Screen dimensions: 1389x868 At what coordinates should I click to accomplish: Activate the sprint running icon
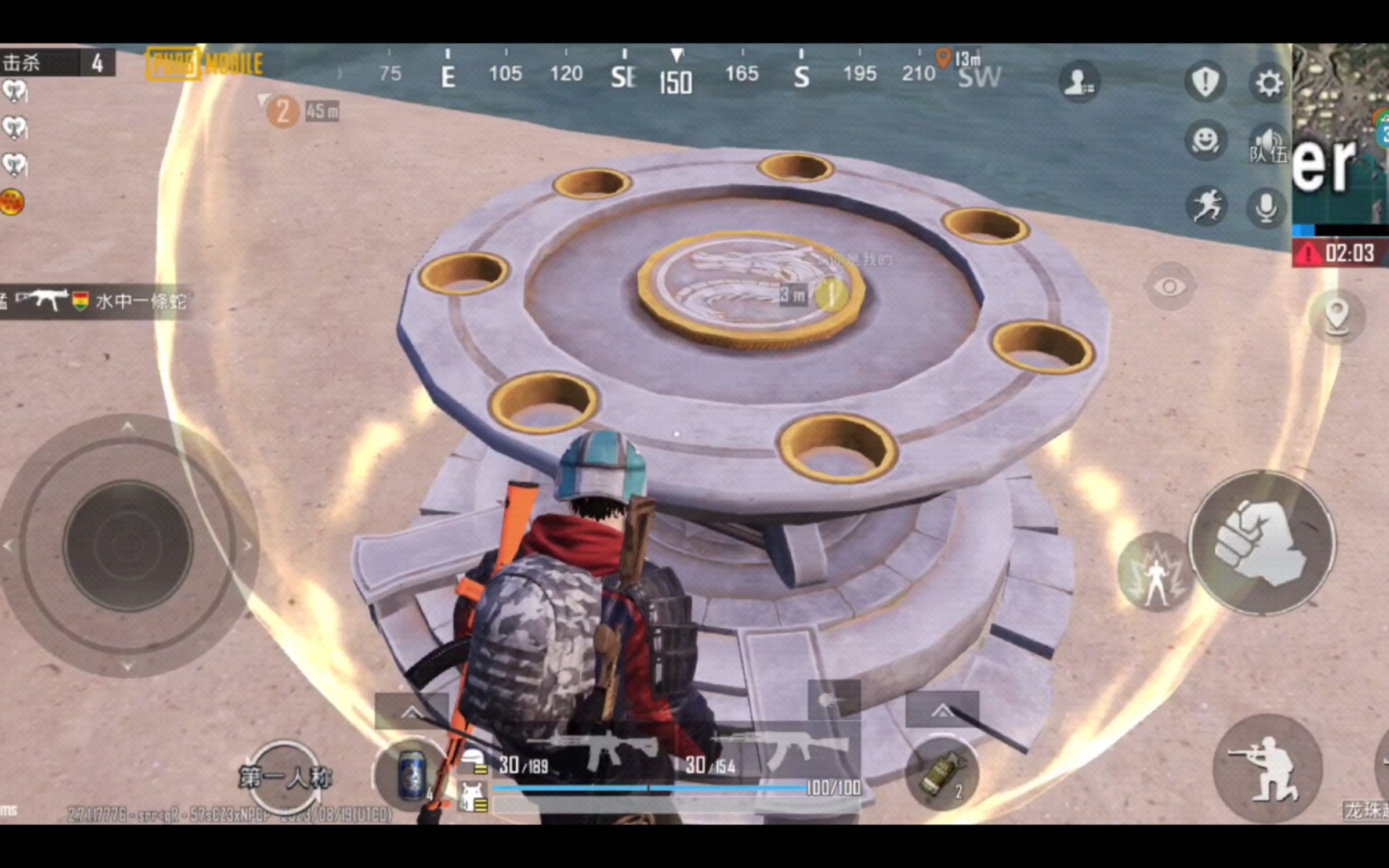click(1205, 207)
